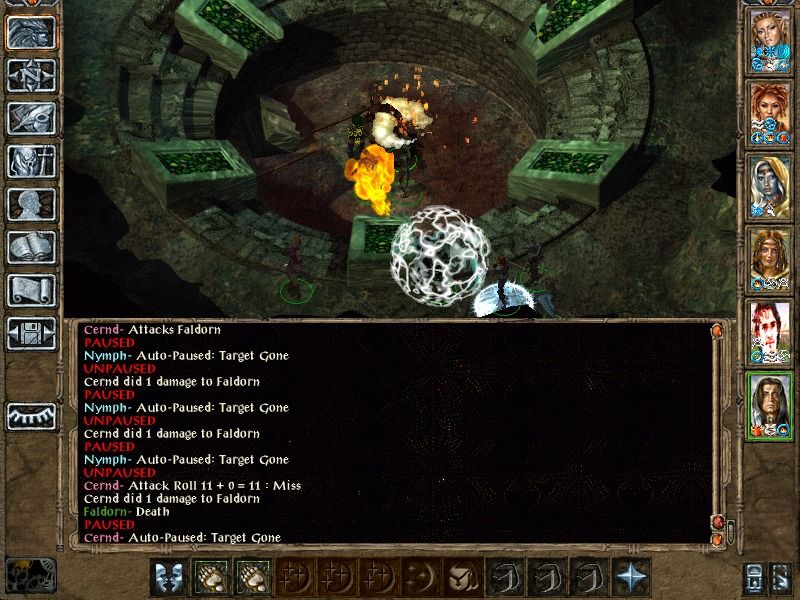Select the first bear paw attack slot
Screen dimensions: 800x600
coord(211,577)
